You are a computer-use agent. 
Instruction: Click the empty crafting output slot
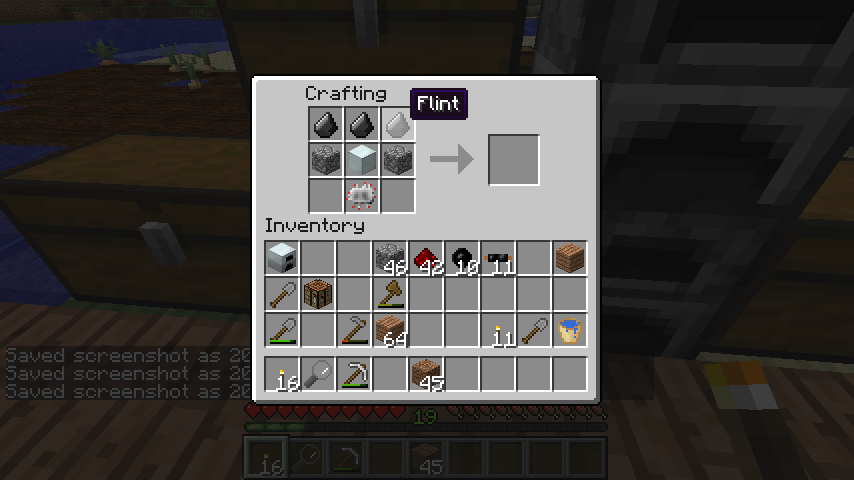click(x=514, y=160)
